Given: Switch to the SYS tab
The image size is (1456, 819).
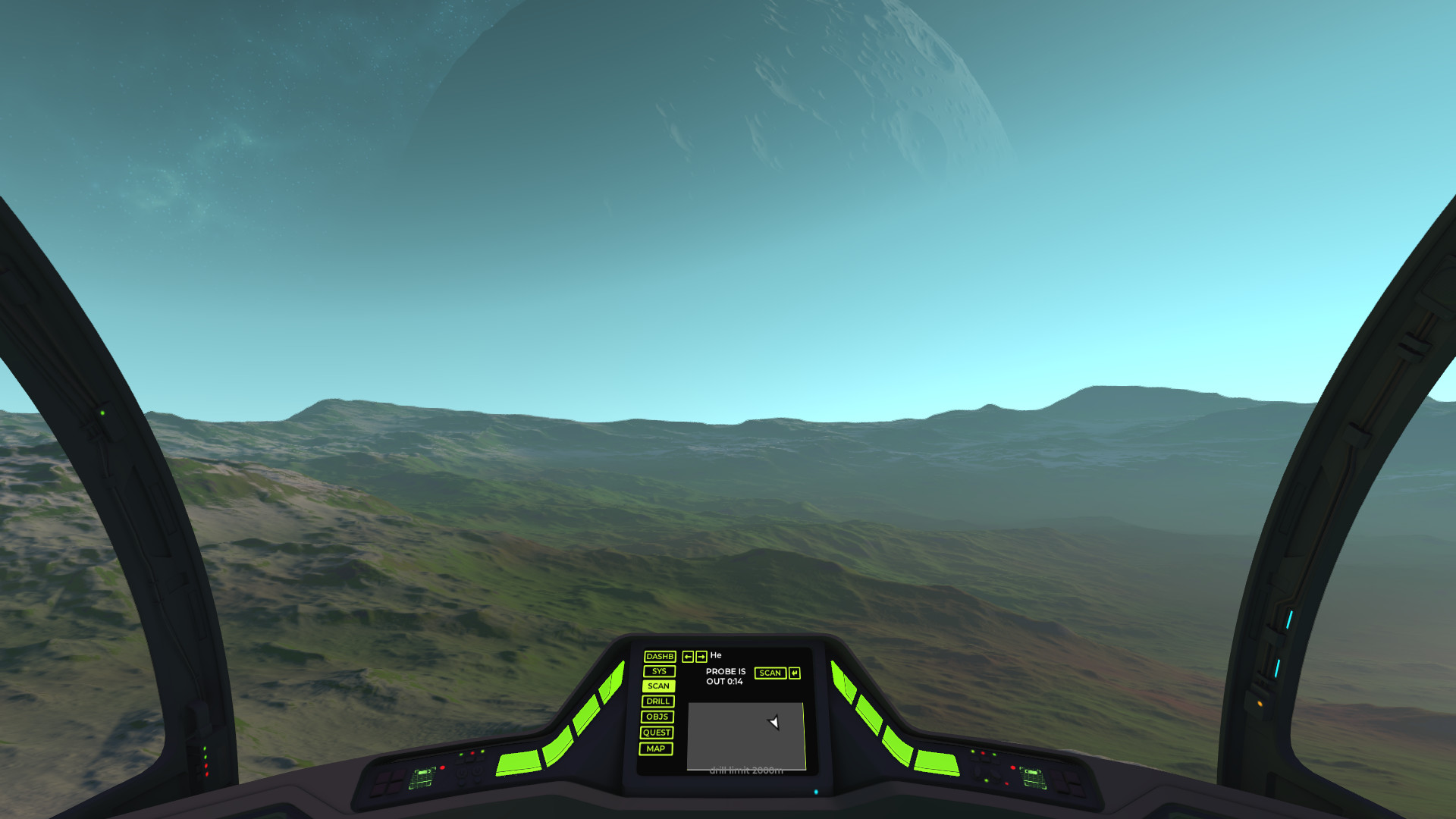Looking at the screenshot, I should tap(659, 671).
